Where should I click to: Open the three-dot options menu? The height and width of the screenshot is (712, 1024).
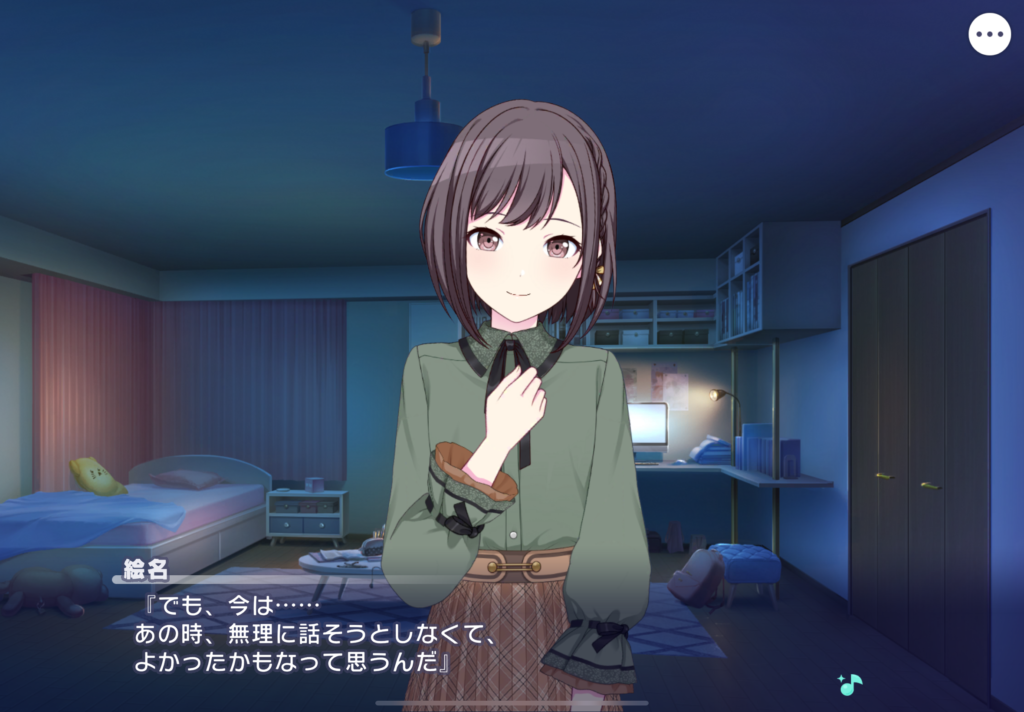[989, 35]
